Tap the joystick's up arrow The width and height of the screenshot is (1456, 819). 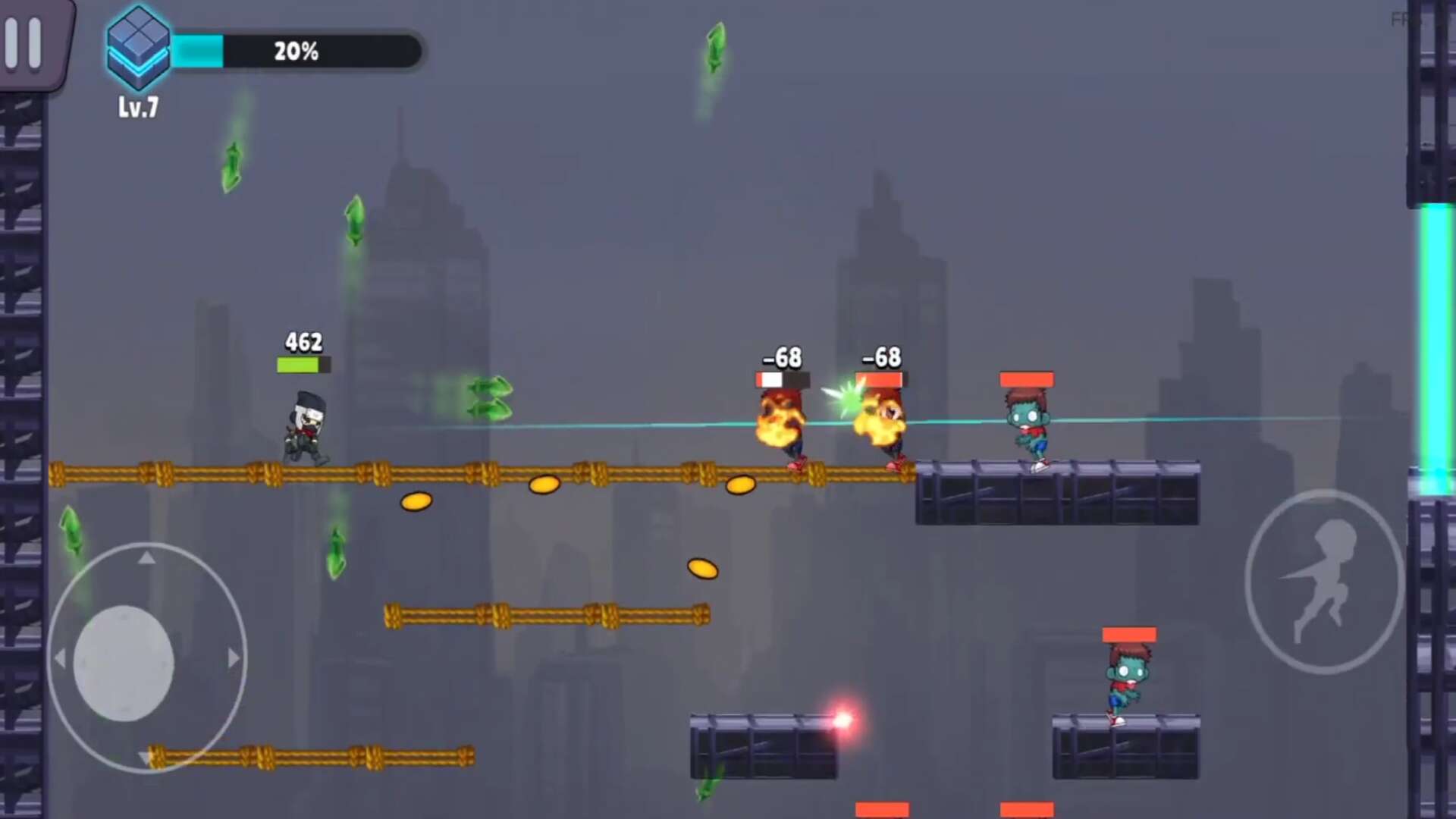click(147, 559)
